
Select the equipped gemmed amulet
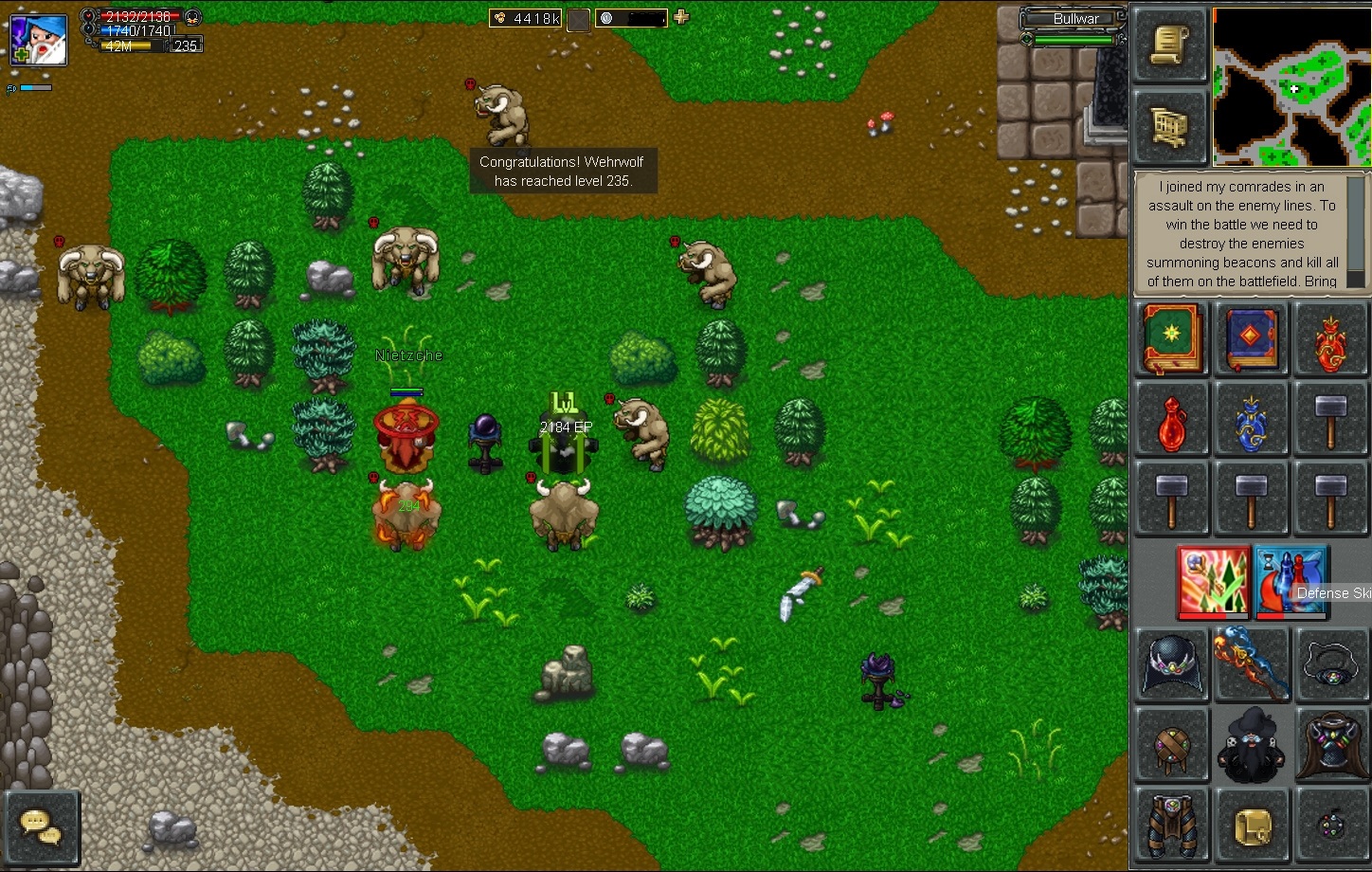coord(1331,666)
